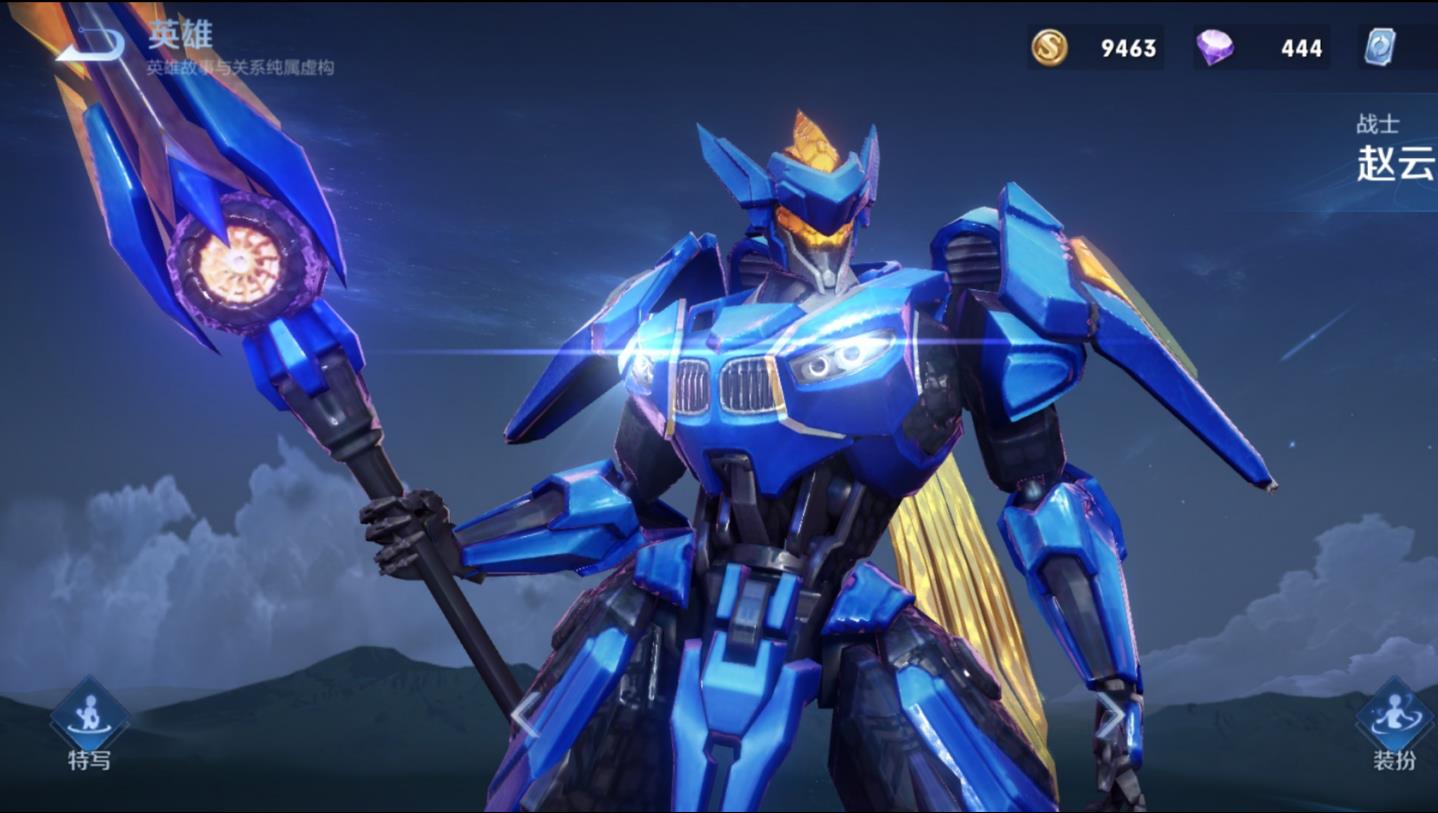
Task: Go back using the return arrow
Action: click(90, 44)
